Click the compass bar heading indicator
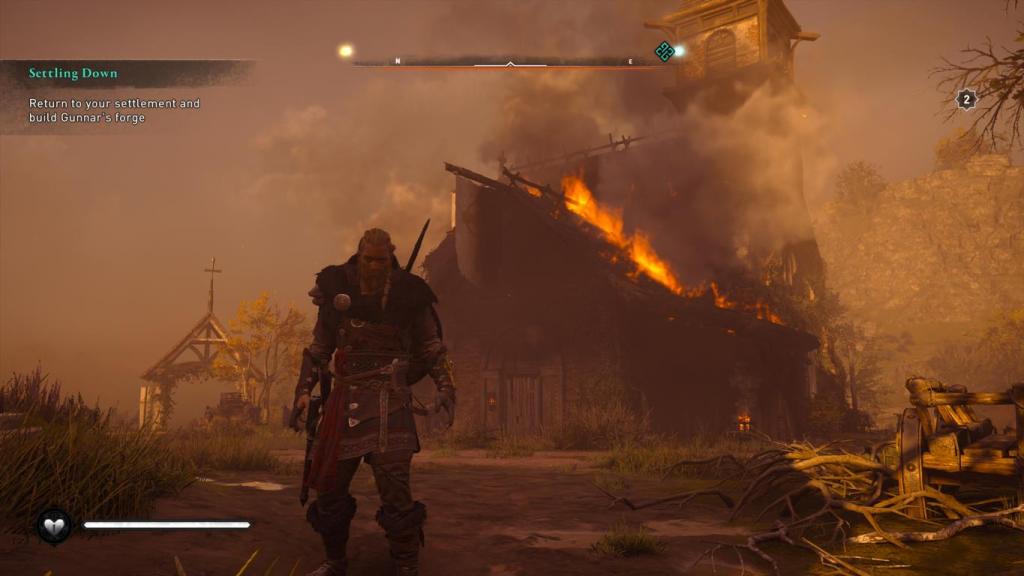 pos(510,63)
